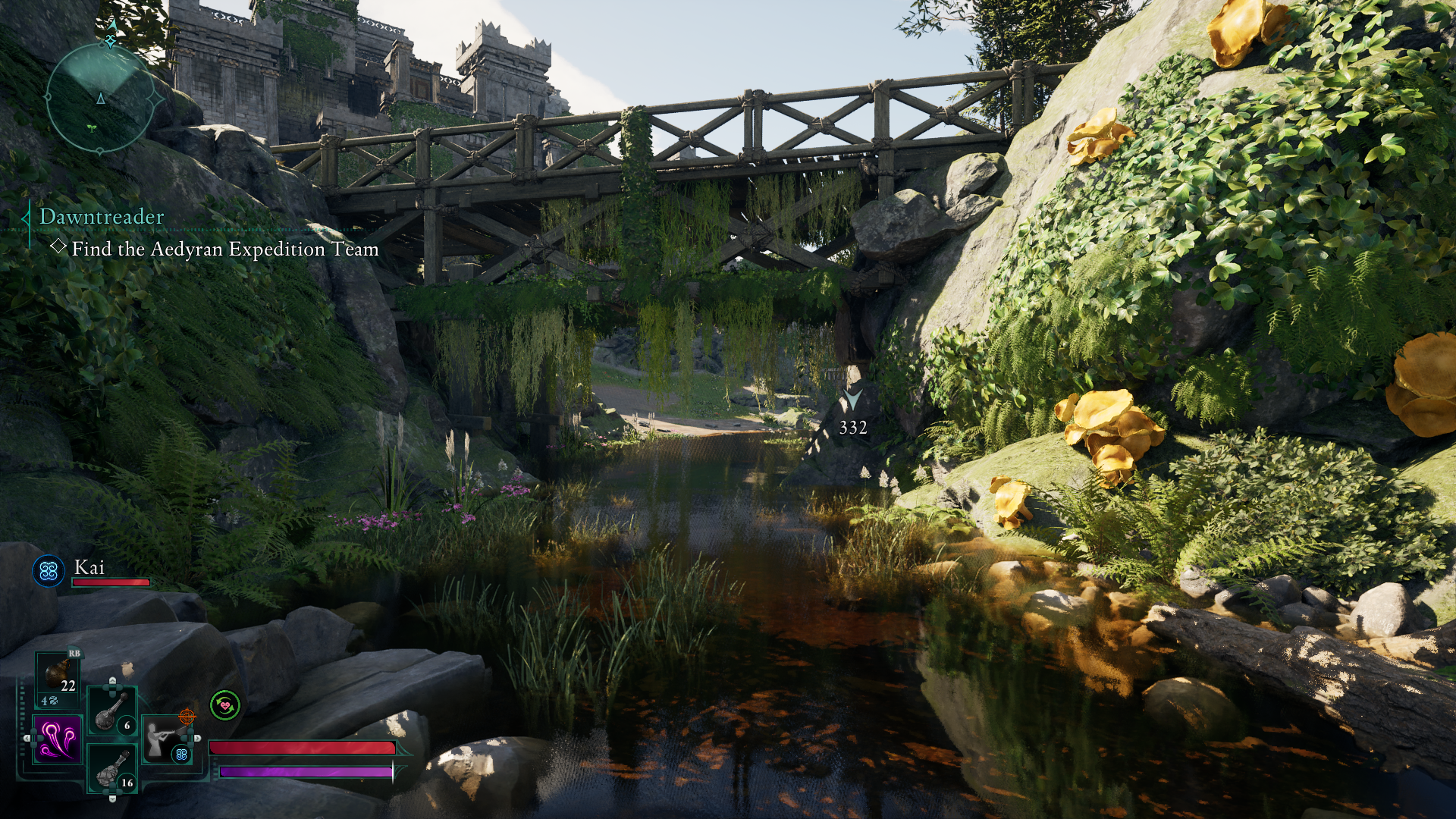
Task: Select companion Kai's portrait icon
Action: click(49, 570)
